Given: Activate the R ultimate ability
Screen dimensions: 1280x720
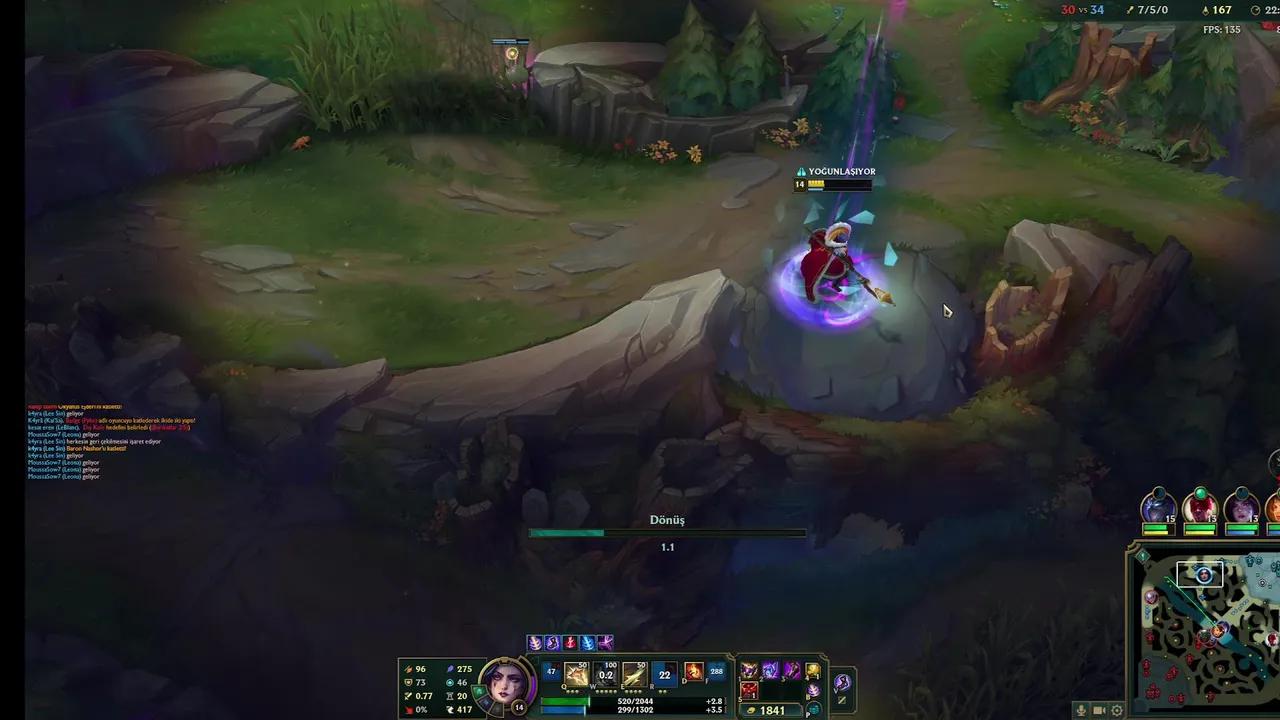Looking at the screenshot, I should click(x=663, y=673).
